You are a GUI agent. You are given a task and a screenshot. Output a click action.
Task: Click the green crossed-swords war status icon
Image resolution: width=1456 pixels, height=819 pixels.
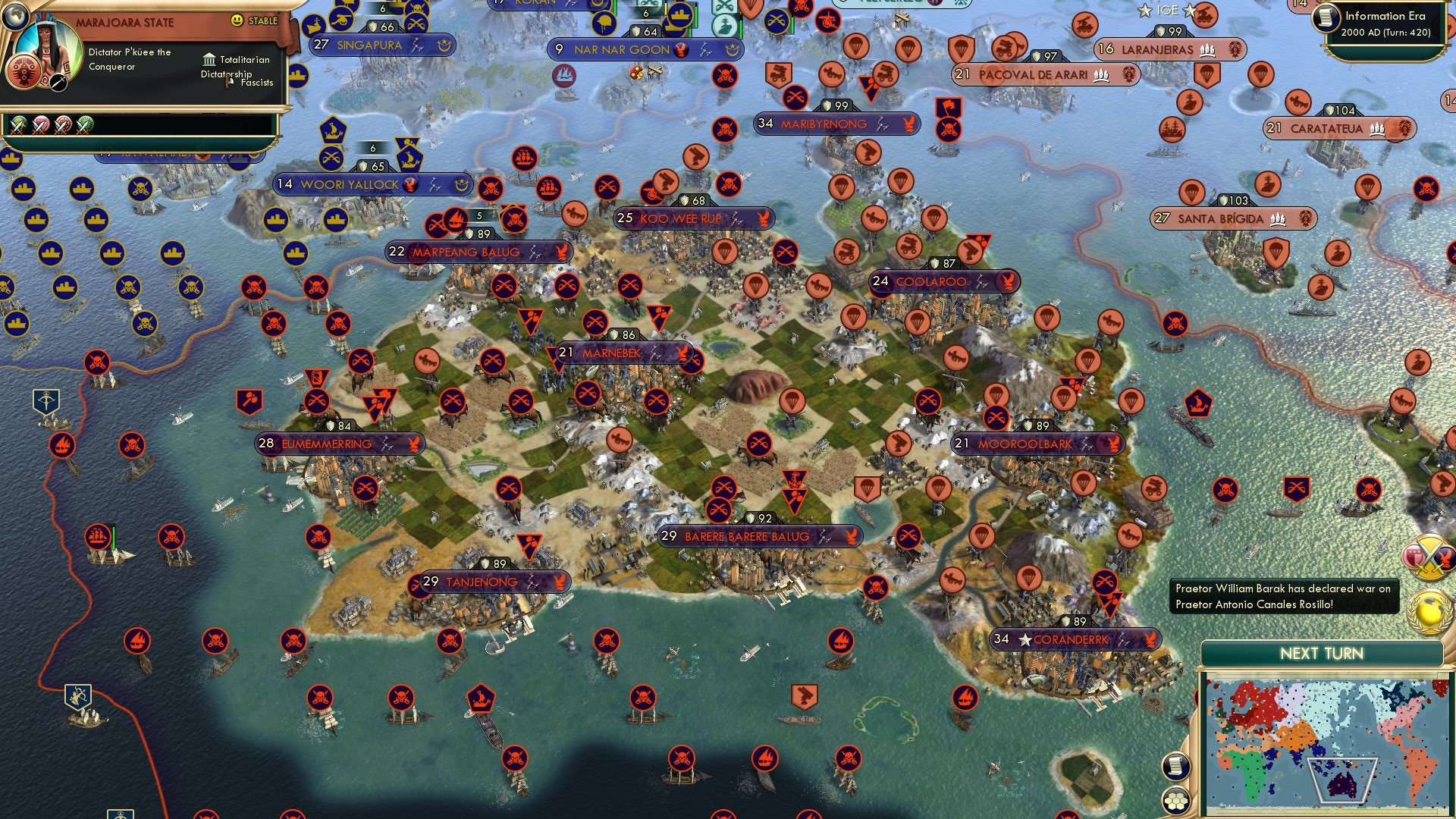point(85,124)
